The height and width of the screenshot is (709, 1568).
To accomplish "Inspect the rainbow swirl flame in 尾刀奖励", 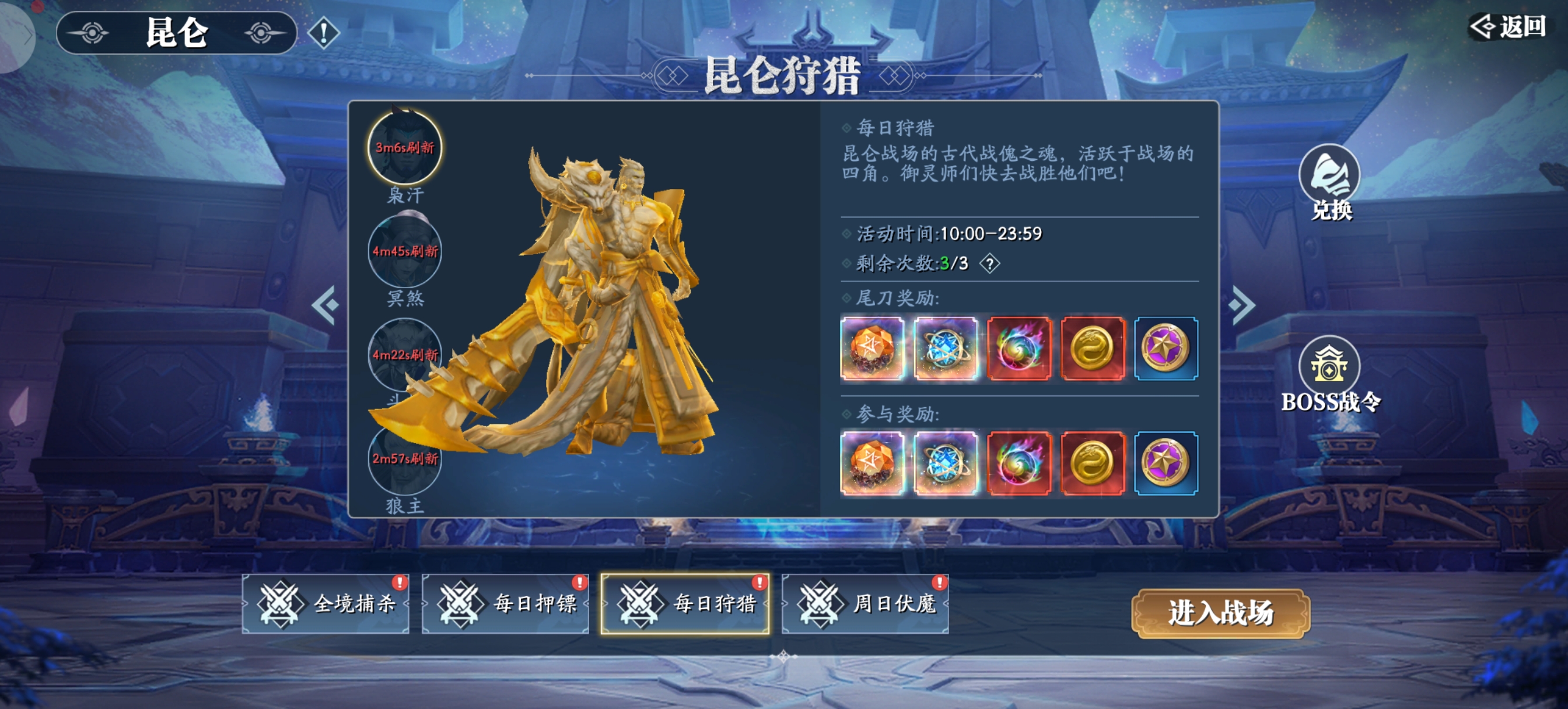I will tap(1019, 349).
